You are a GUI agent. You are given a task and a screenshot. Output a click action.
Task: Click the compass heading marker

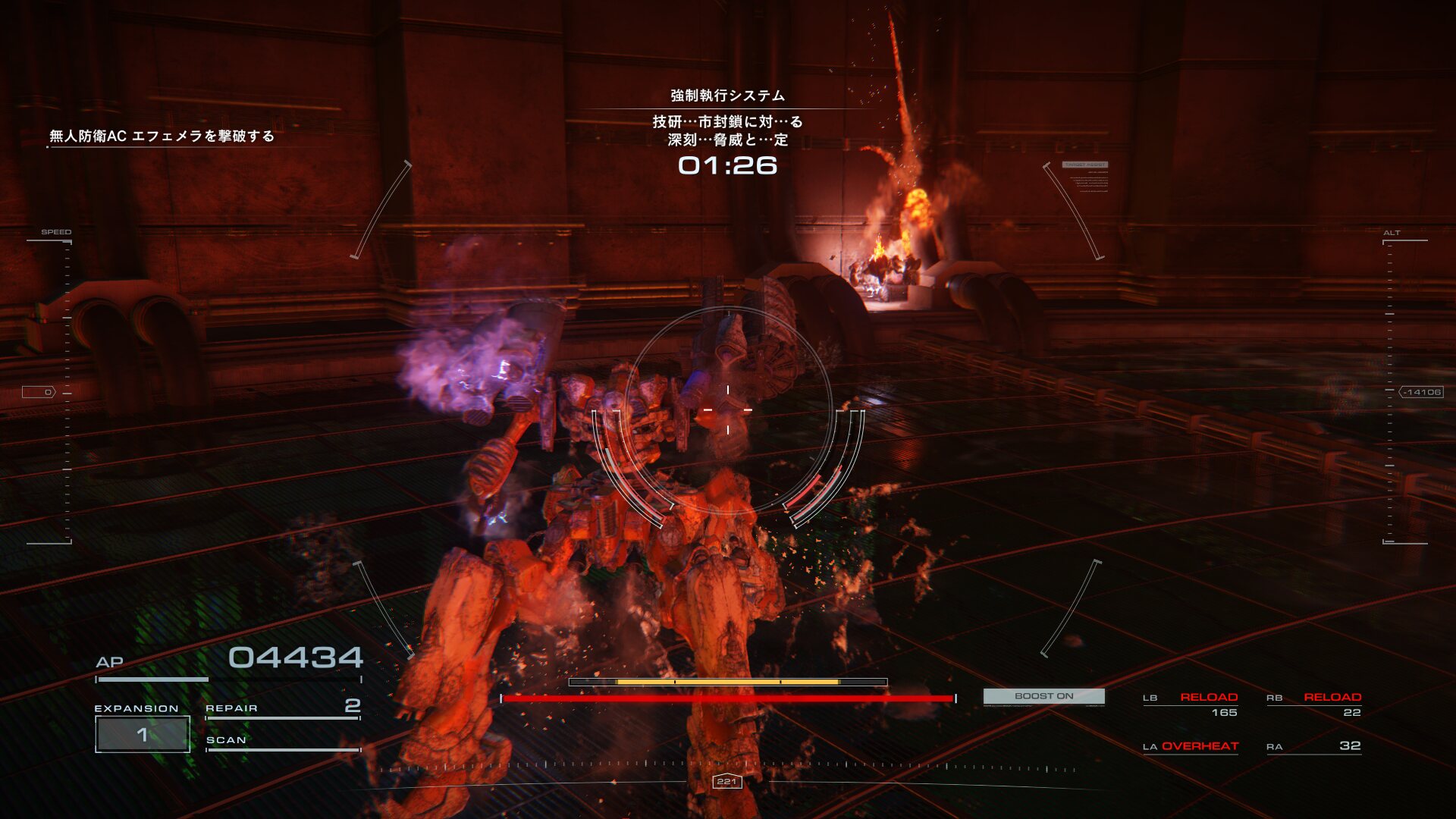click(x=726, y=782)
